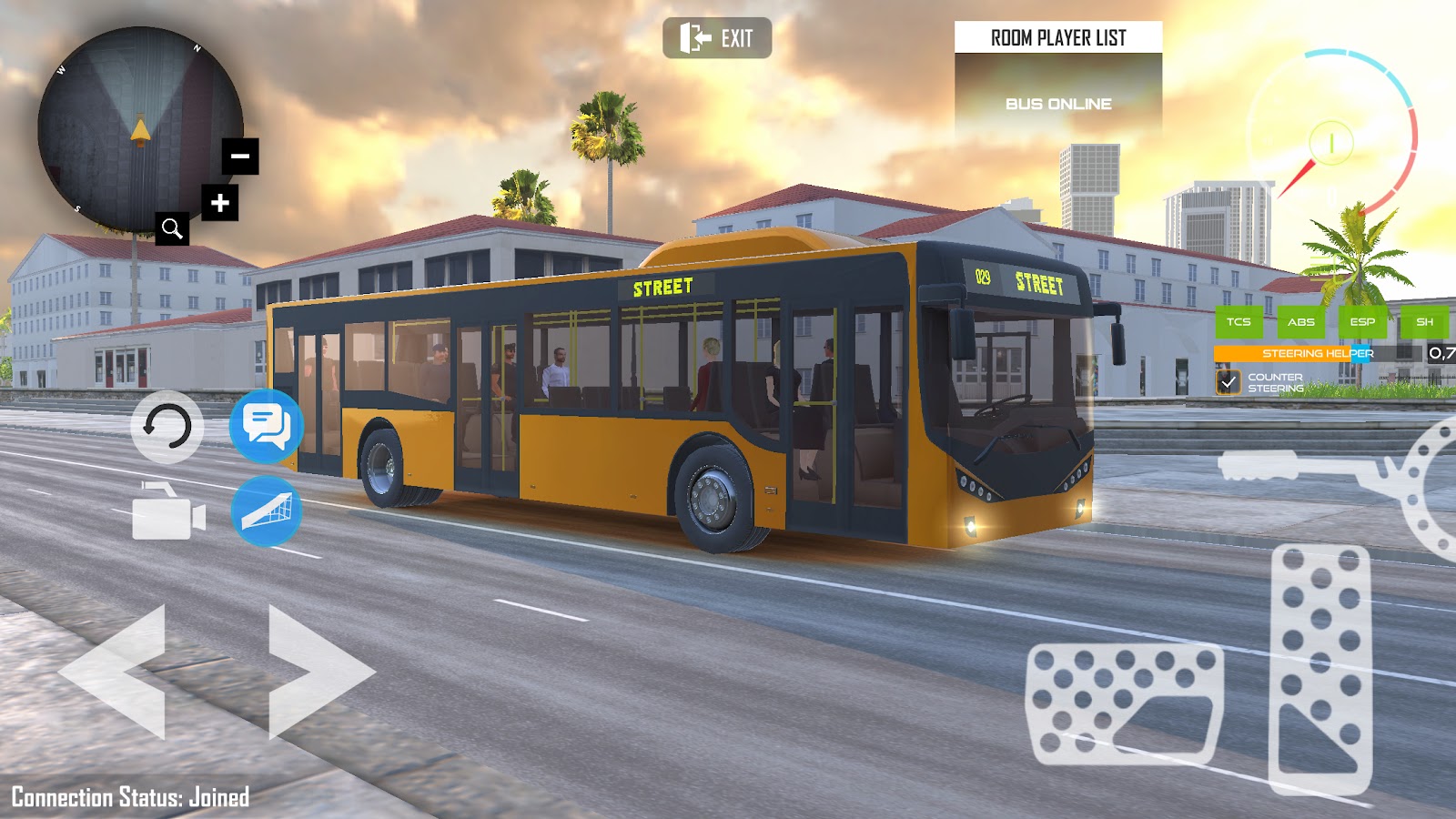Steer right with the right arrow
This screenshot has width=1456, height=819.
coord(317,672)
